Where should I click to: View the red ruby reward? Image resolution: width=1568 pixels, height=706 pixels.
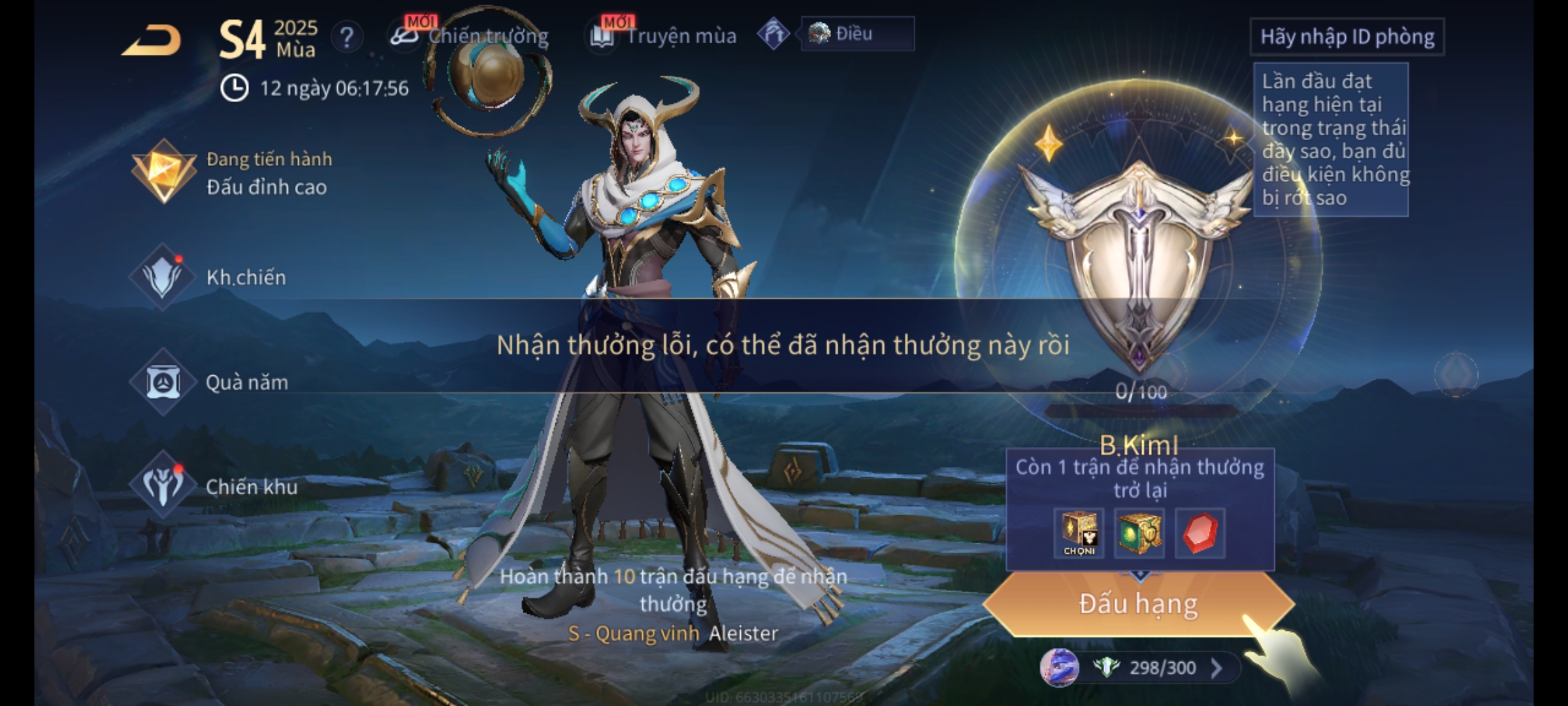[1200, 533]
